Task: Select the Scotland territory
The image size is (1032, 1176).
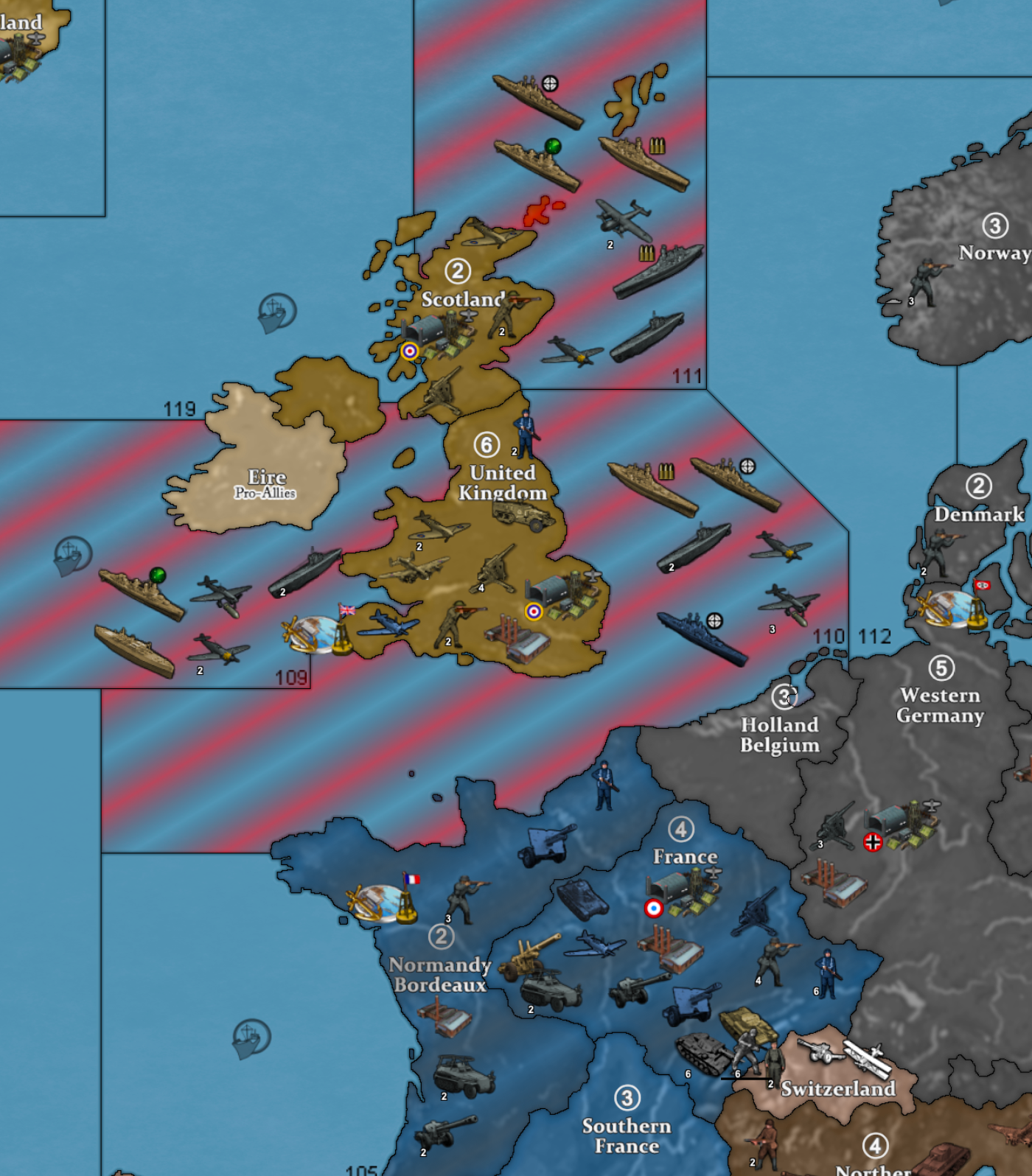Action: point(461,298)
